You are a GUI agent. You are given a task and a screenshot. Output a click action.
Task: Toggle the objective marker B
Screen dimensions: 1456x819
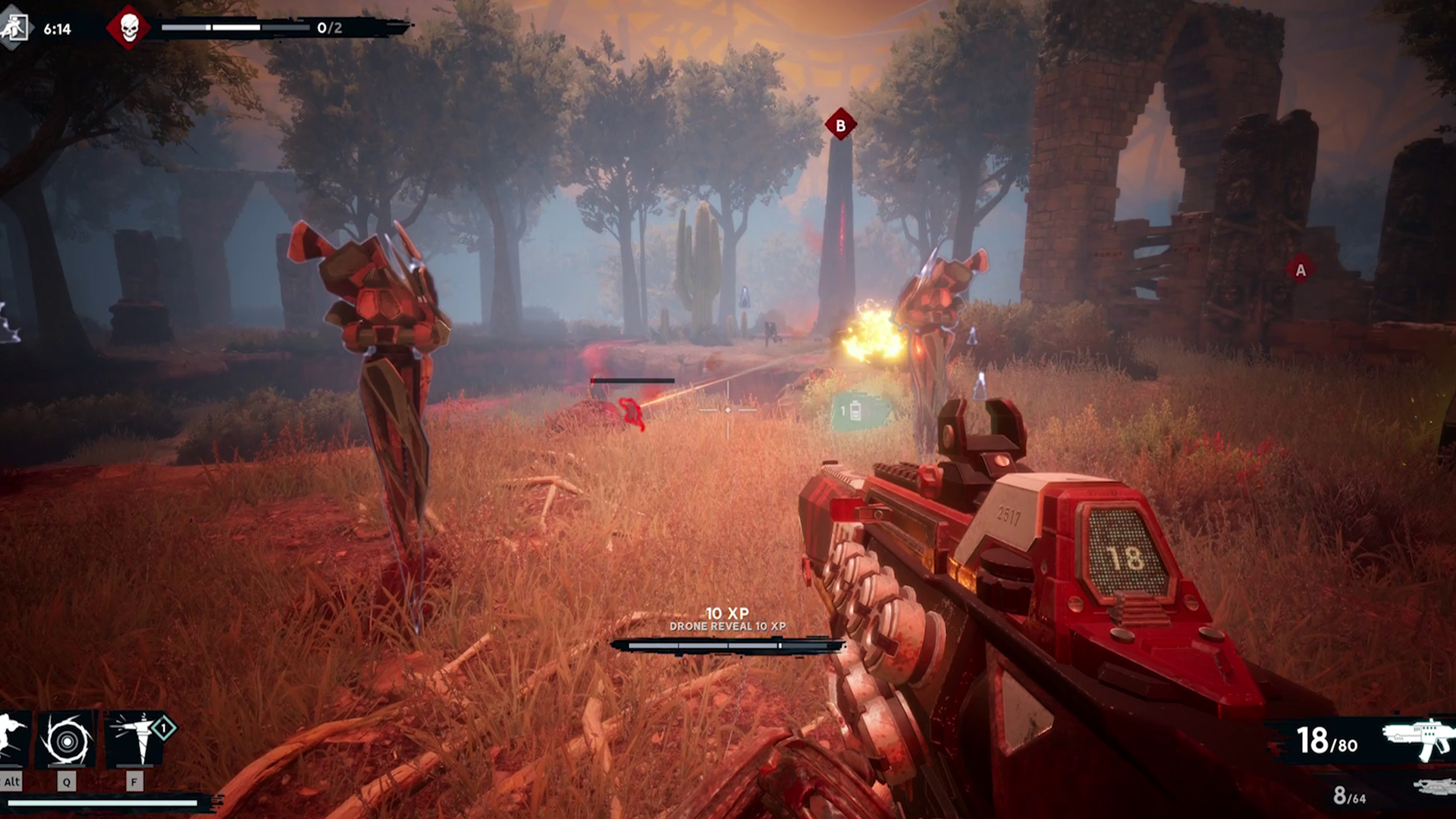click(x=839, y=126)
